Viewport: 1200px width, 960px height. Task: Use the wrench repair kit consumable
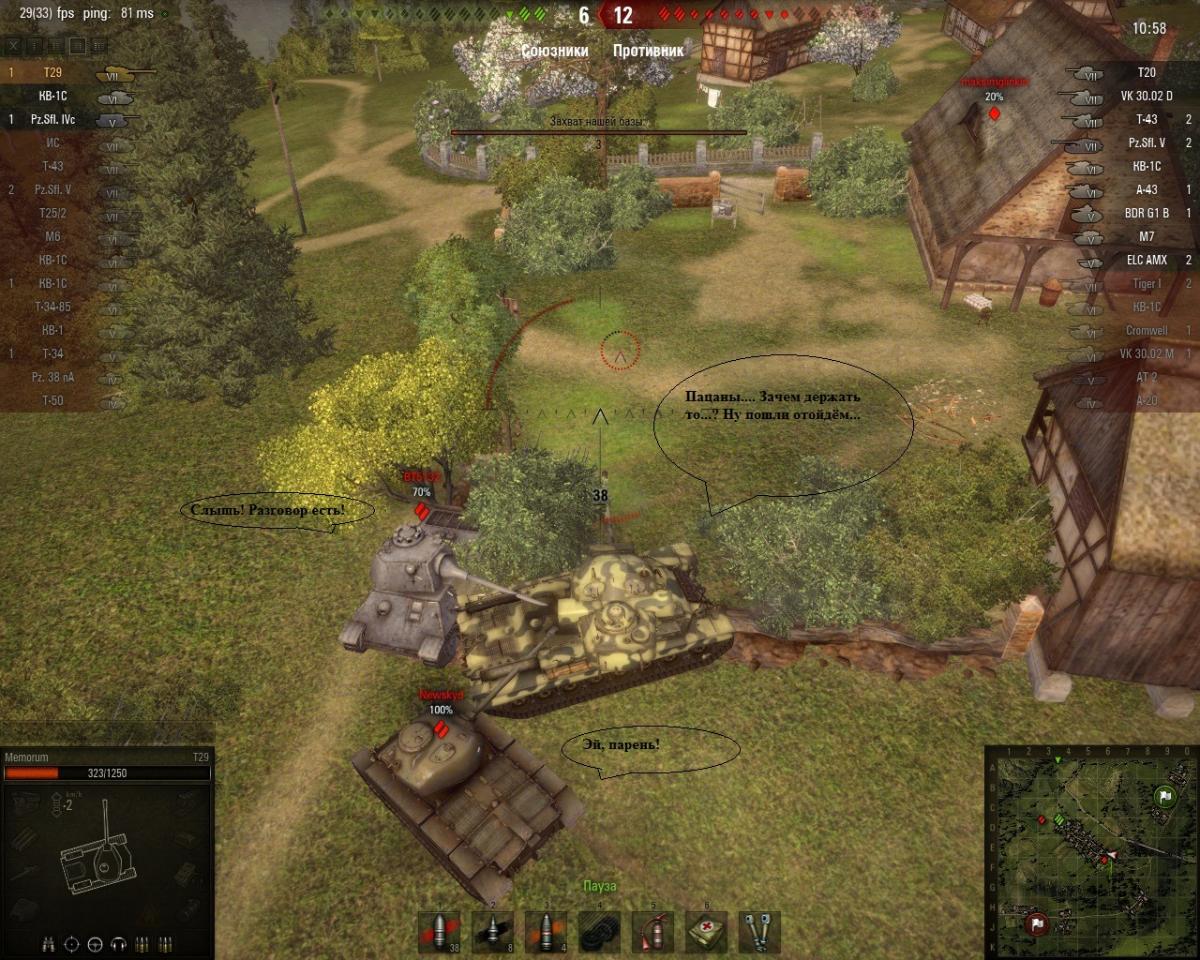pyautogui.click(x=759, y=931)
